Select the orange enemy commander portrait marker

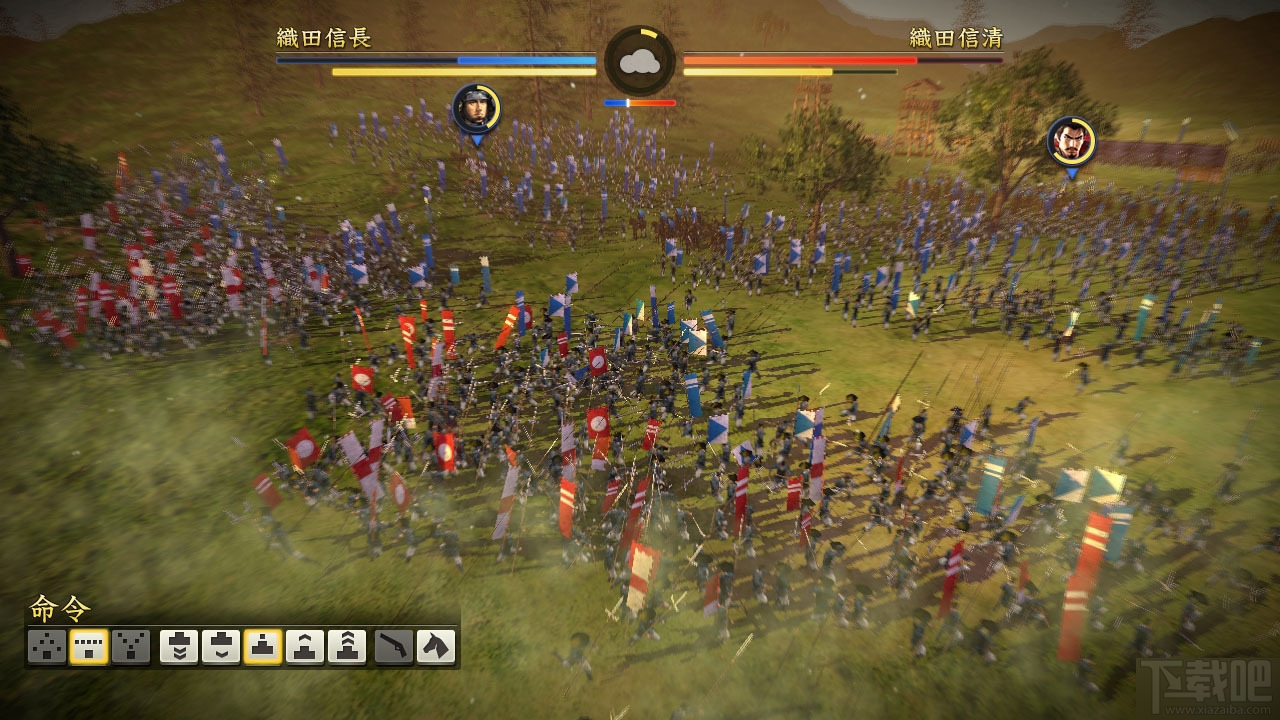[x=1071, y=141]
